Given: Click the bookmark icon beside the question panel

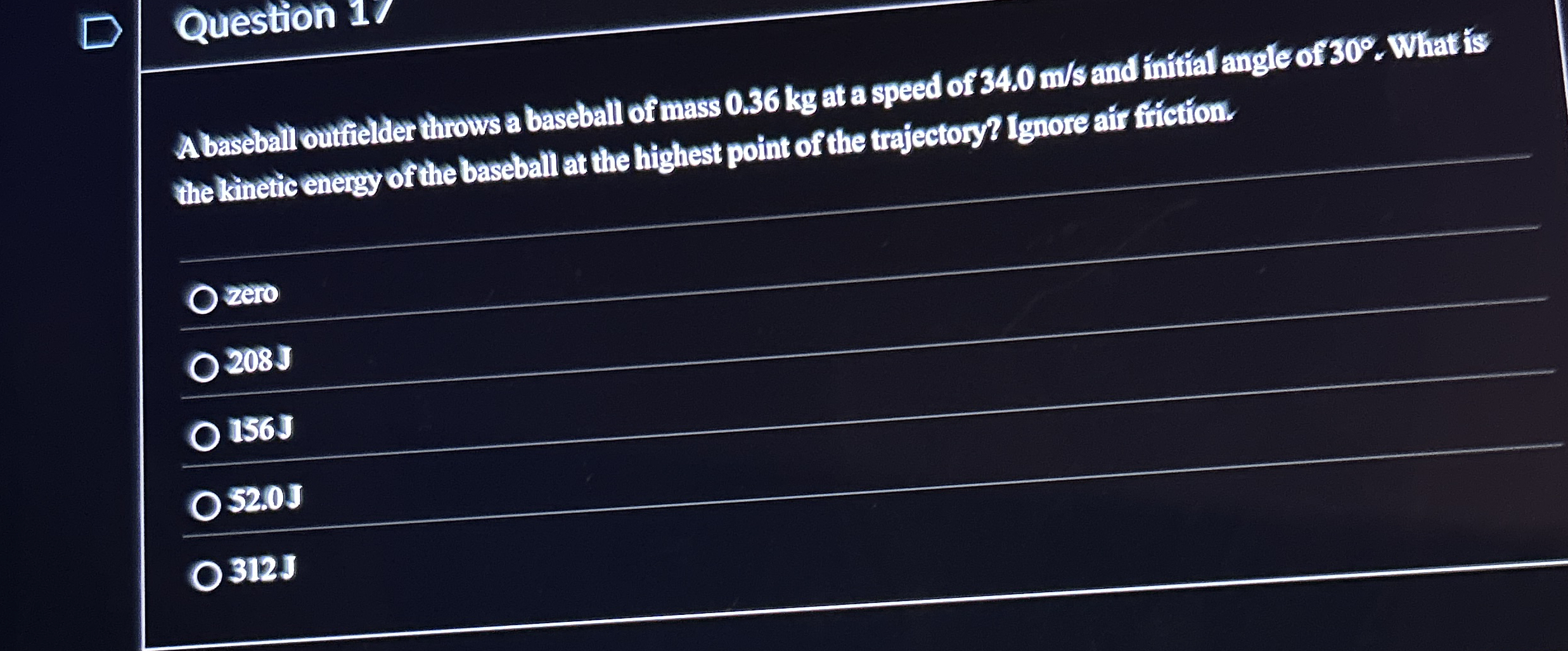Looking at the screenshot, I should click(101, 30).
